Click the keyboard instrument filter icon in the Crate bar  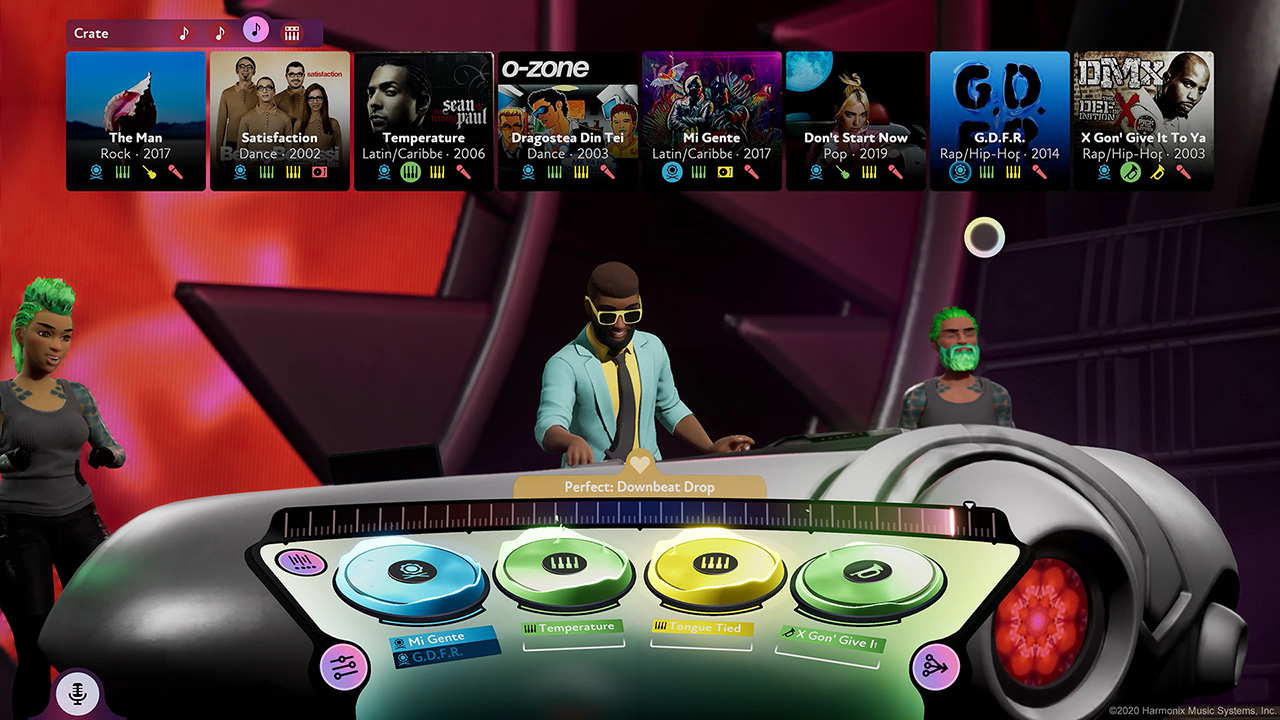[x=292, y=32]
